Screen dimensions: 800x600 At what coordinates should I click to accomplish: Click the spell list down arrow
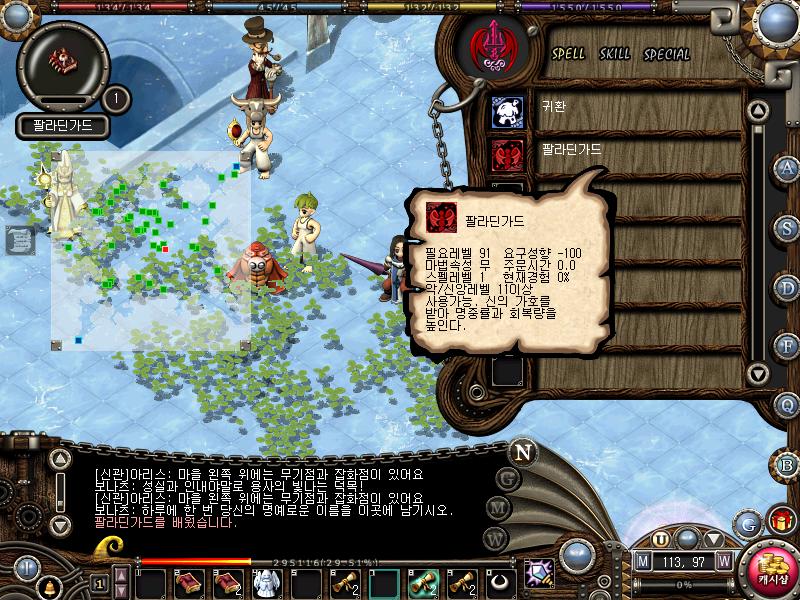coord(758,374)
